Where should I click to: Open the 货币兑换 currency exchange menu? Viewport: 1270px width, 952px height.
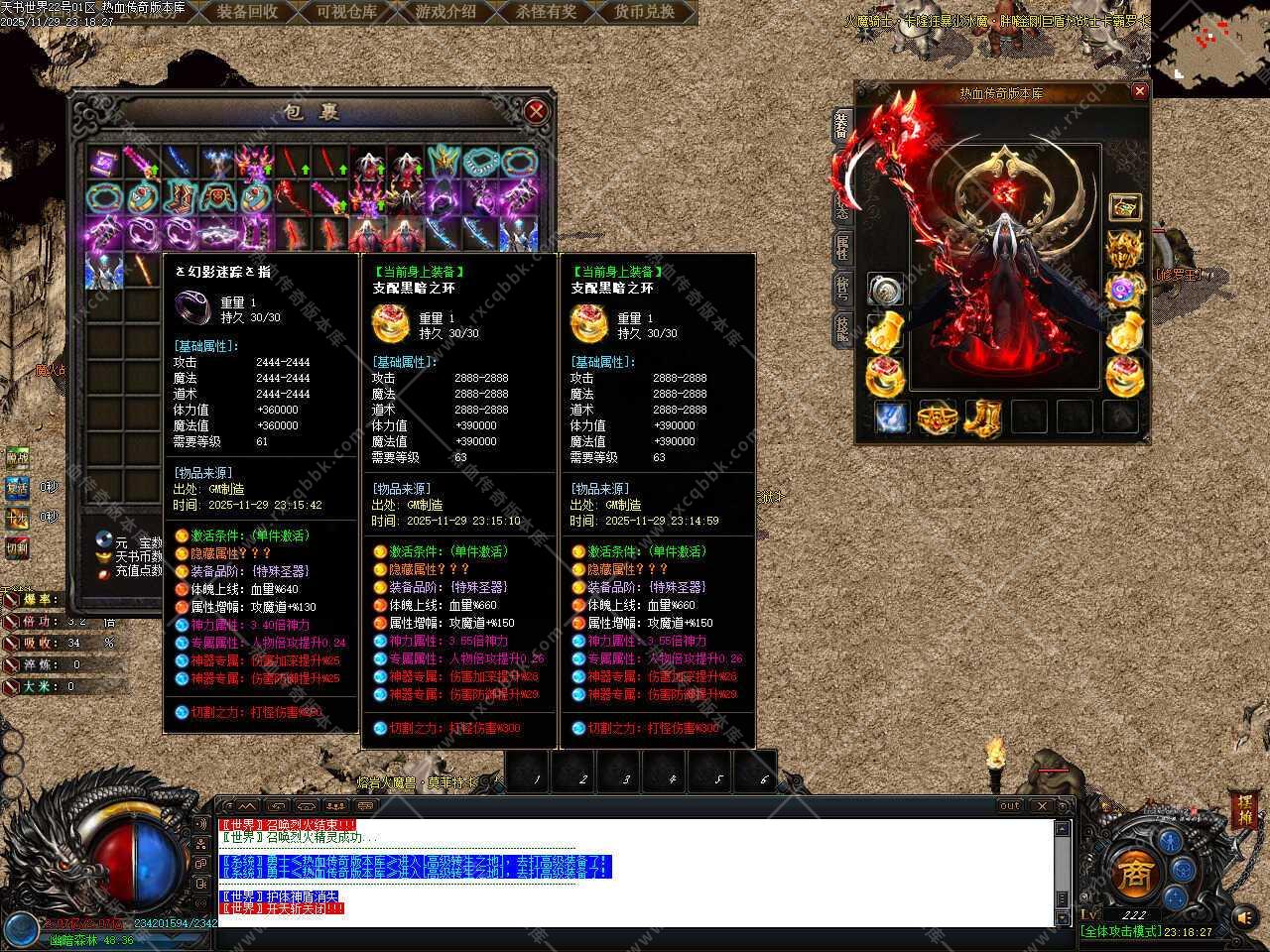coord(644,12)
